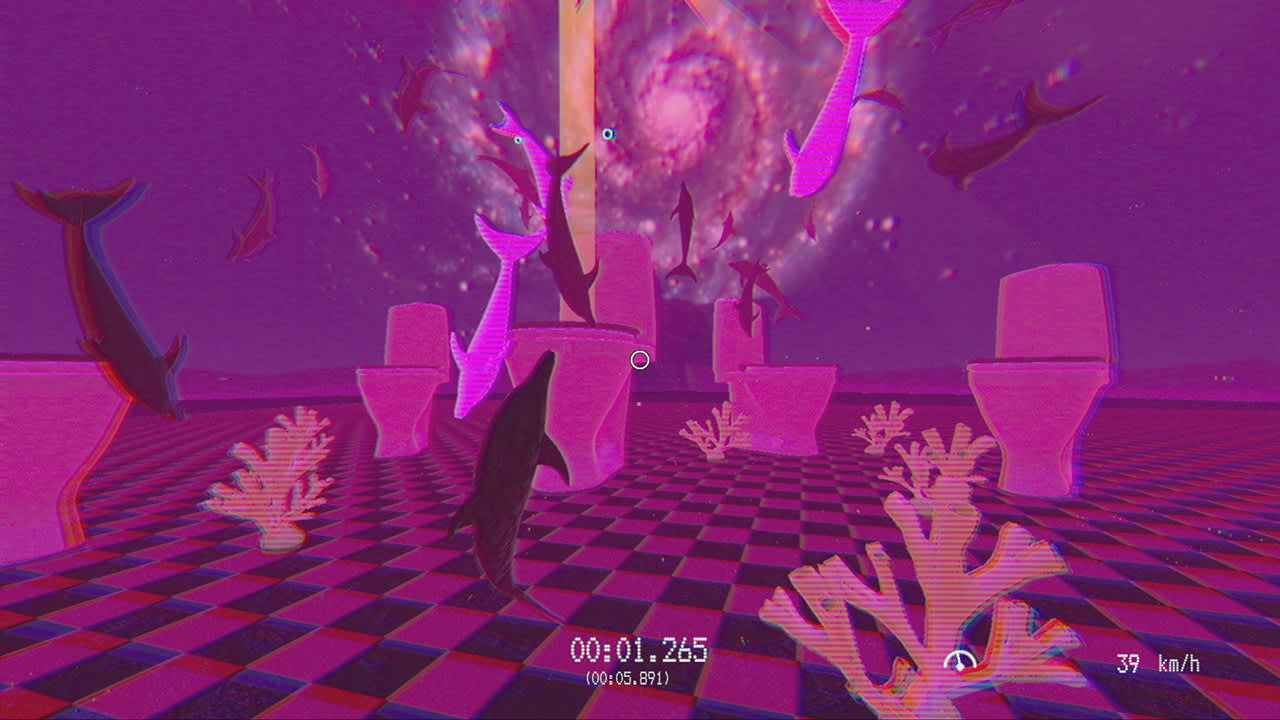Click the speedometer gauge icon
Screen dimensions: 1280x720
(958, 660)
